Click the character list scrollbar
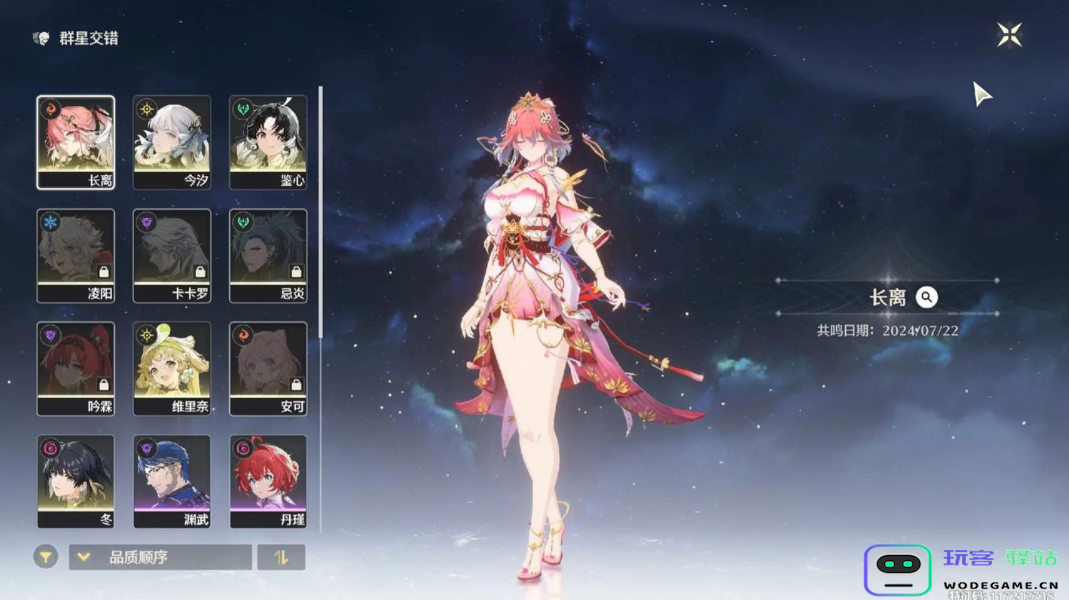 point(320,210)
